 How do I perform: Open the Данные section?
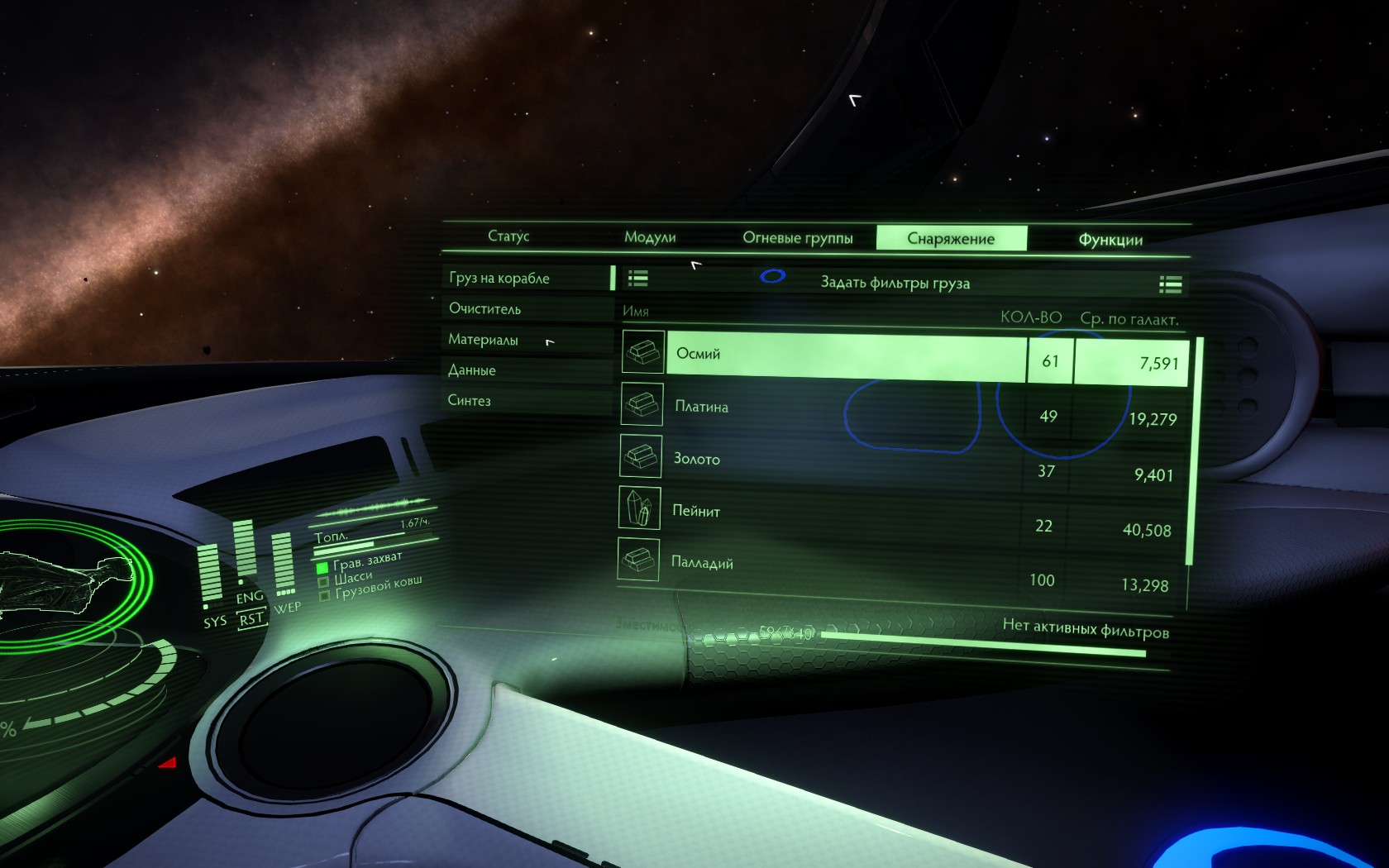point(472,370)
